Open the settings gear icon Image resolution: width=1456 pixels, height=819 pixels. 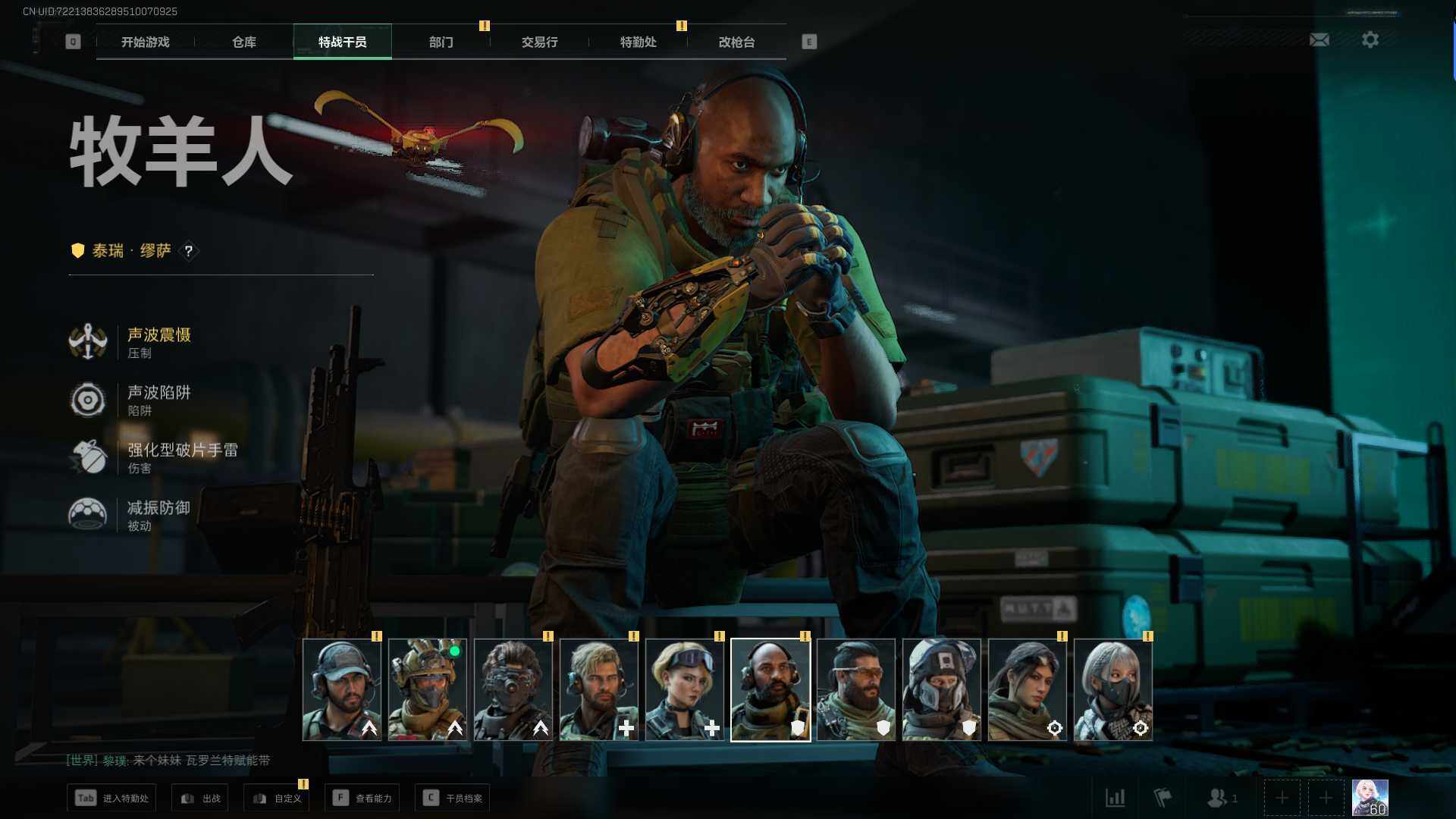tap(1370, 40)
